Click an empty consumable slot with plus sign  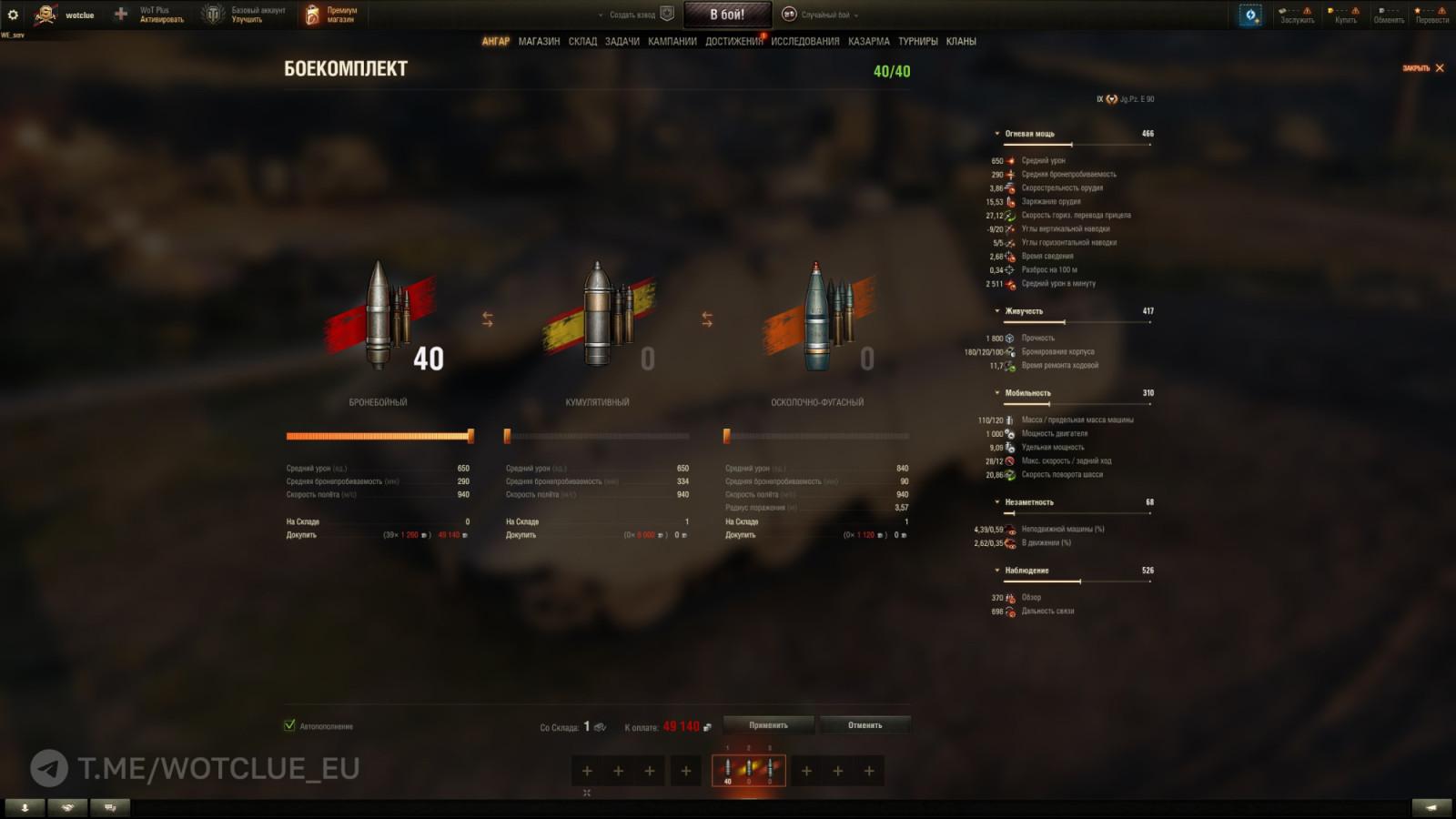click(x=586, y=771)
